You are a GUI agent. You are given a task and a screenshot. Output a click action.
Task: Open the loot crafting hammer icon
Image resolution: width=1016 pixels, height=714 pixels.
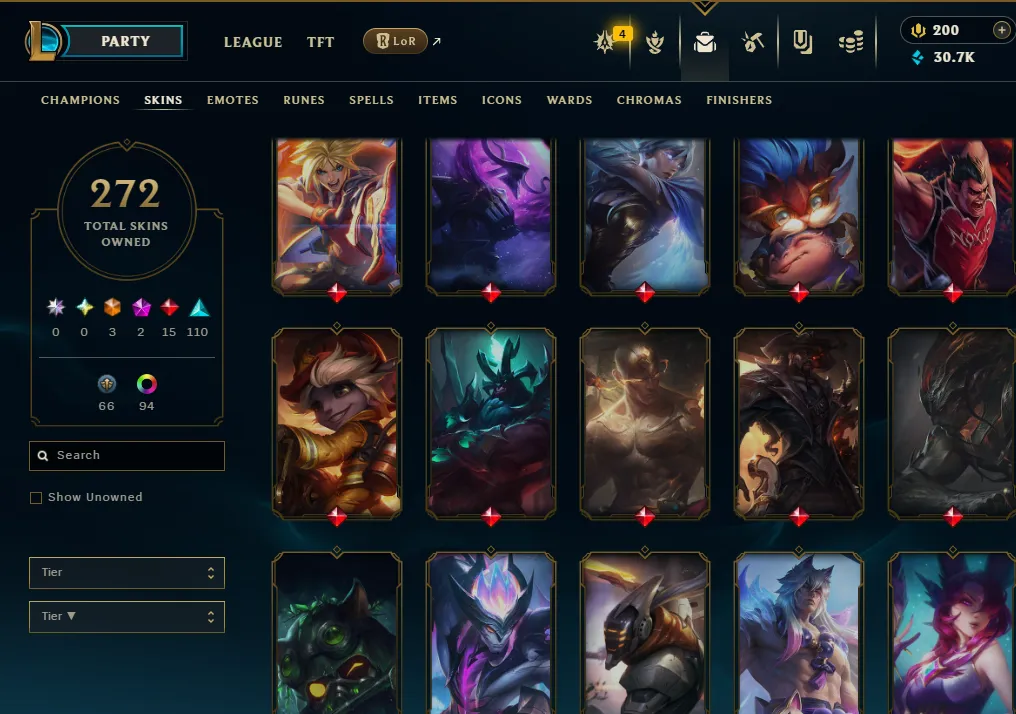click(753, 42)
